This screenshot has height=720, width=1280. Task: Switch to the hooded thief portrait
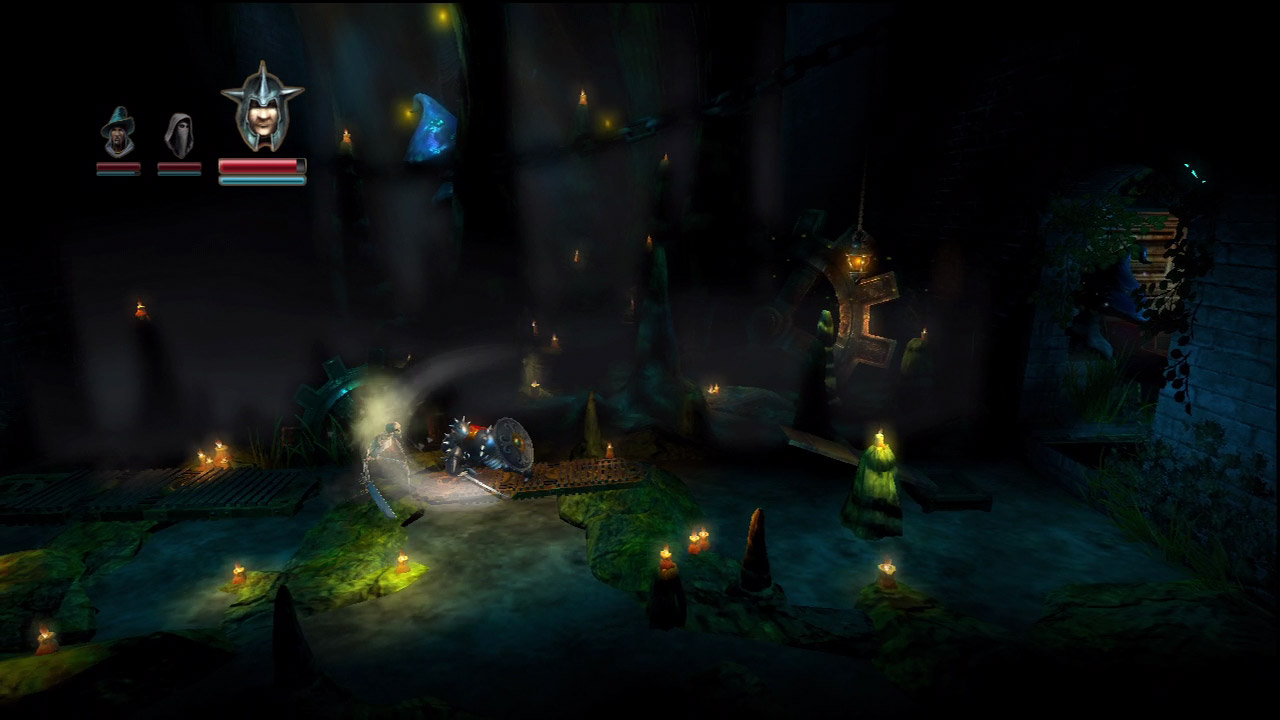coord(179,135)
